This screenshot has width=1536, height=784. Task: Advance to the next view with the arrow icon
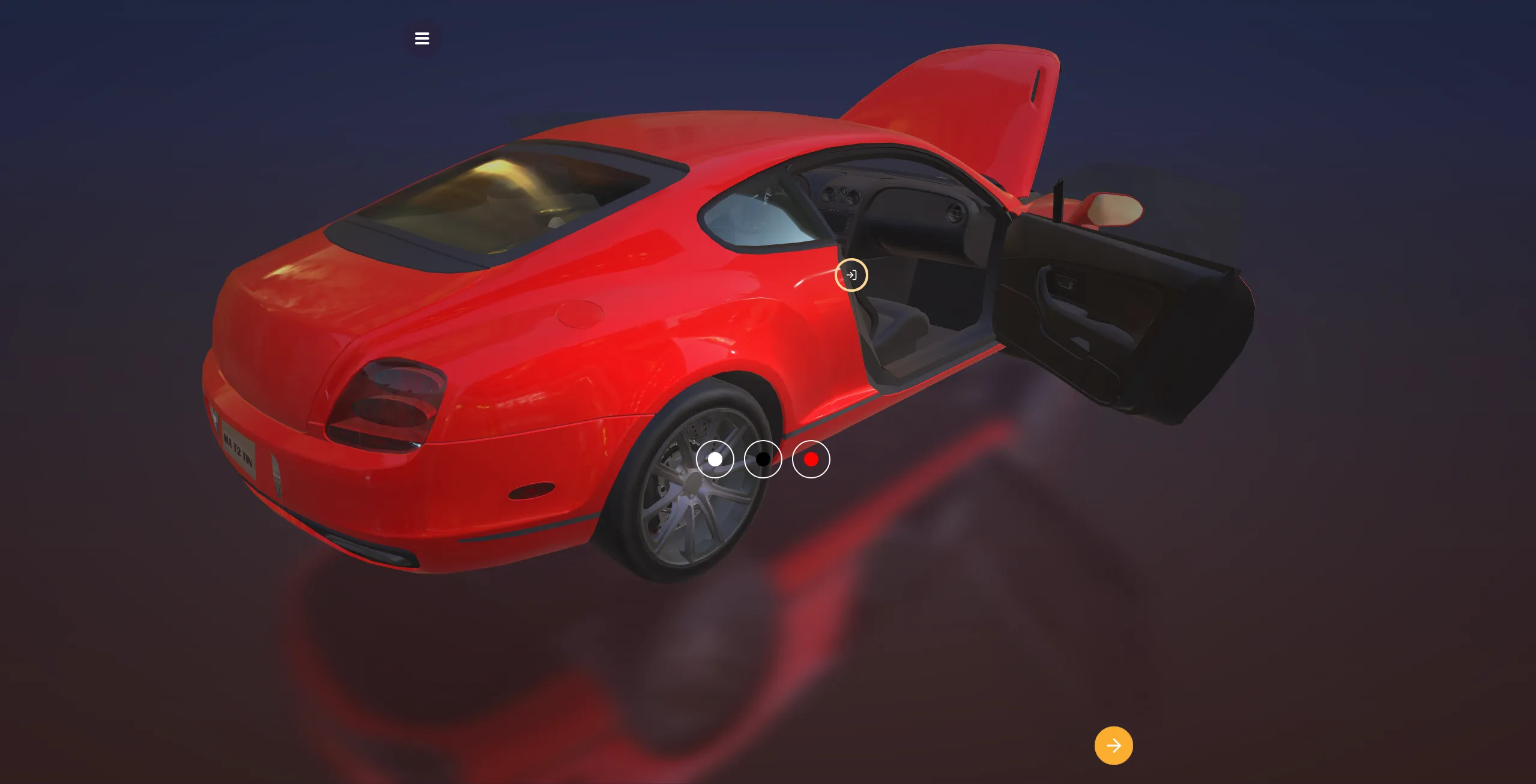tap(1114, 745)
